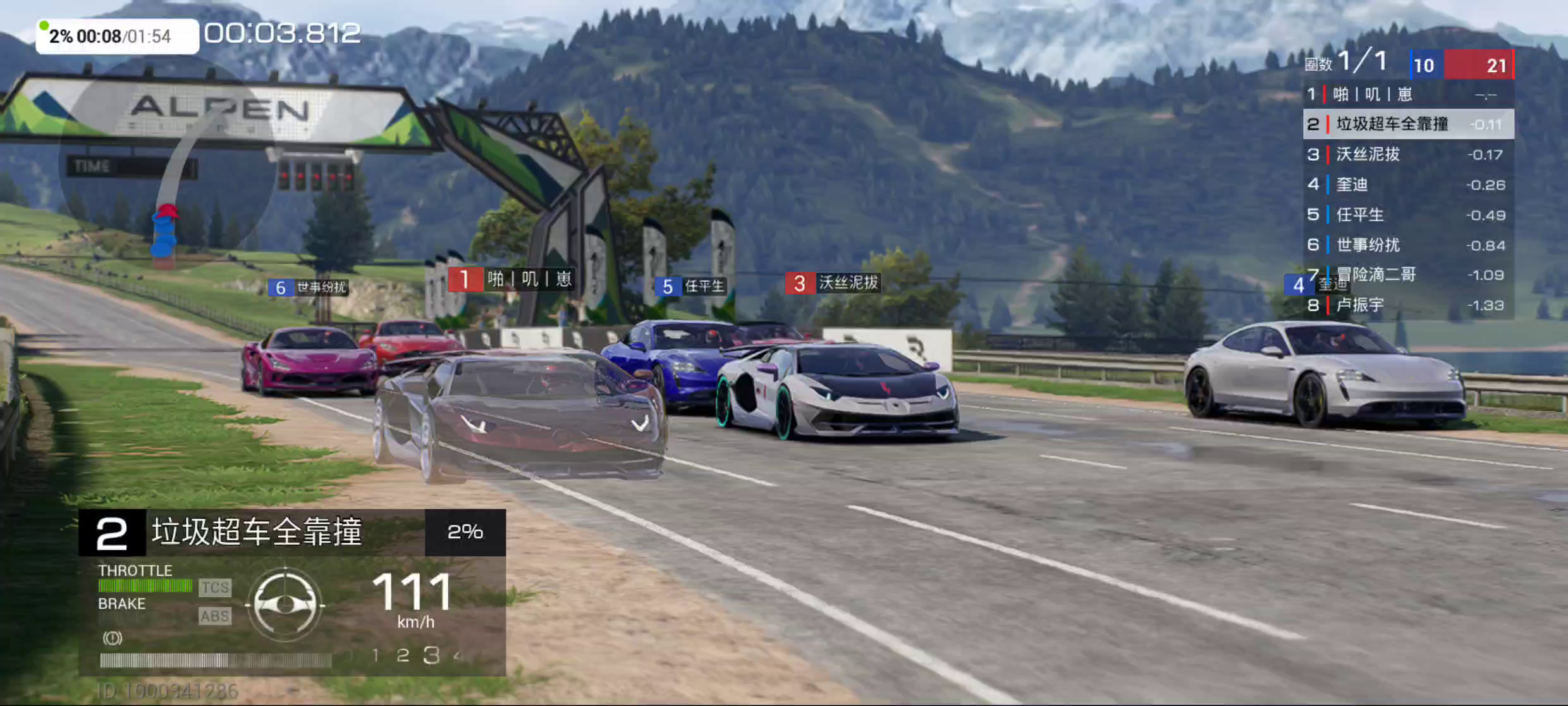Screen dimensions: 1568x706
Task: Select the highlighted 垃圾超车全靠撞 leaderboard row
Action: point(1408,124)
